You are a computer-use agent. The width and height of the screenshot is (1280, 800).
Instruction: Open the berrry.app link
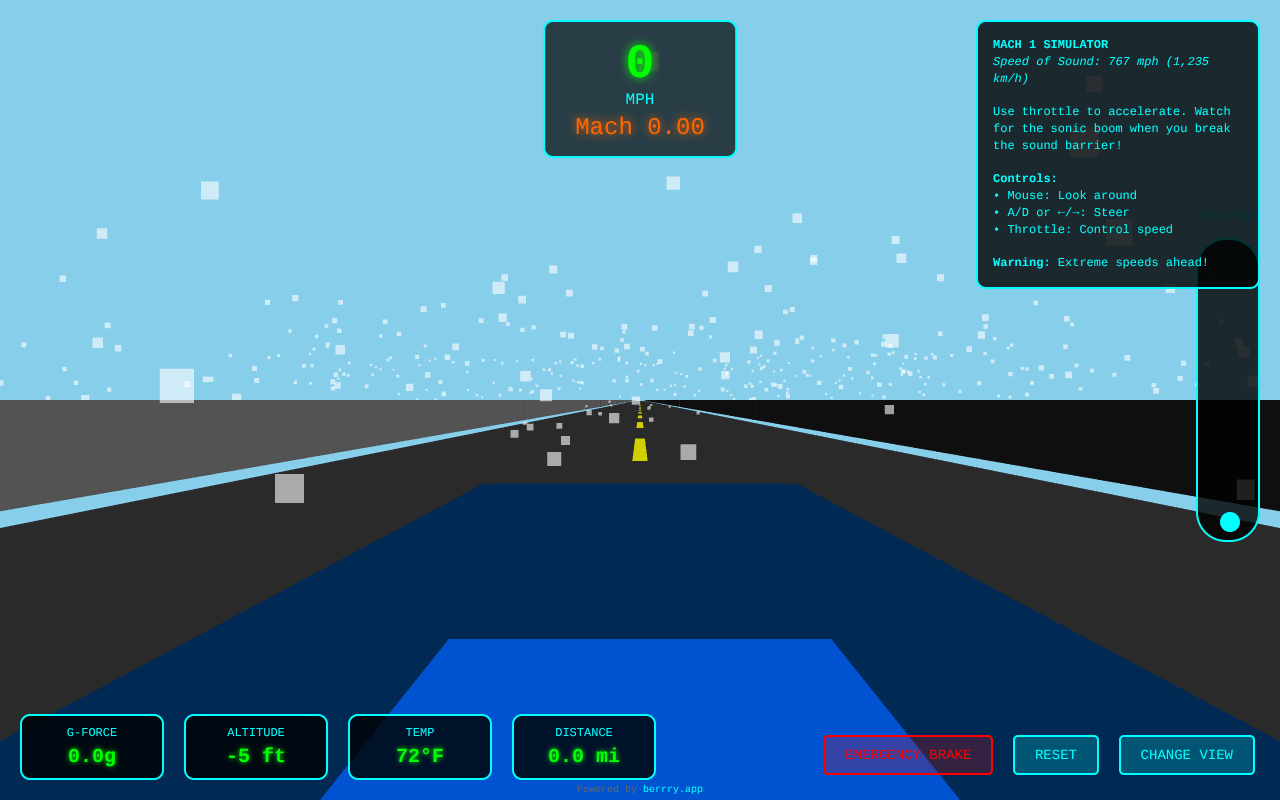pyautogui.click(x=673, y=788)
